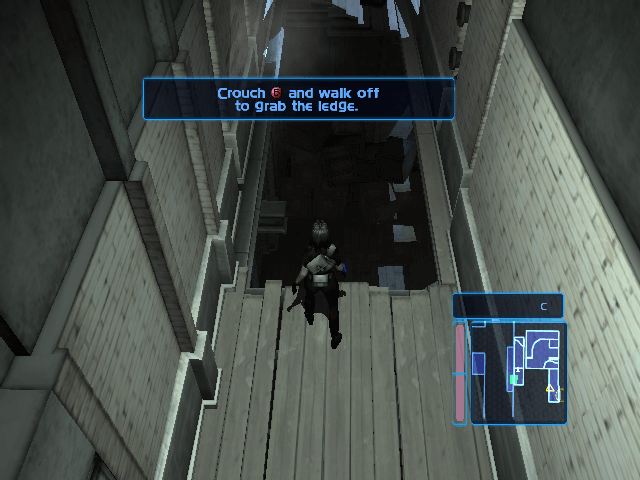Select the green square marker on the minimap
The height and width of the screenshot is (480, 640).
(x=514, y=380)
